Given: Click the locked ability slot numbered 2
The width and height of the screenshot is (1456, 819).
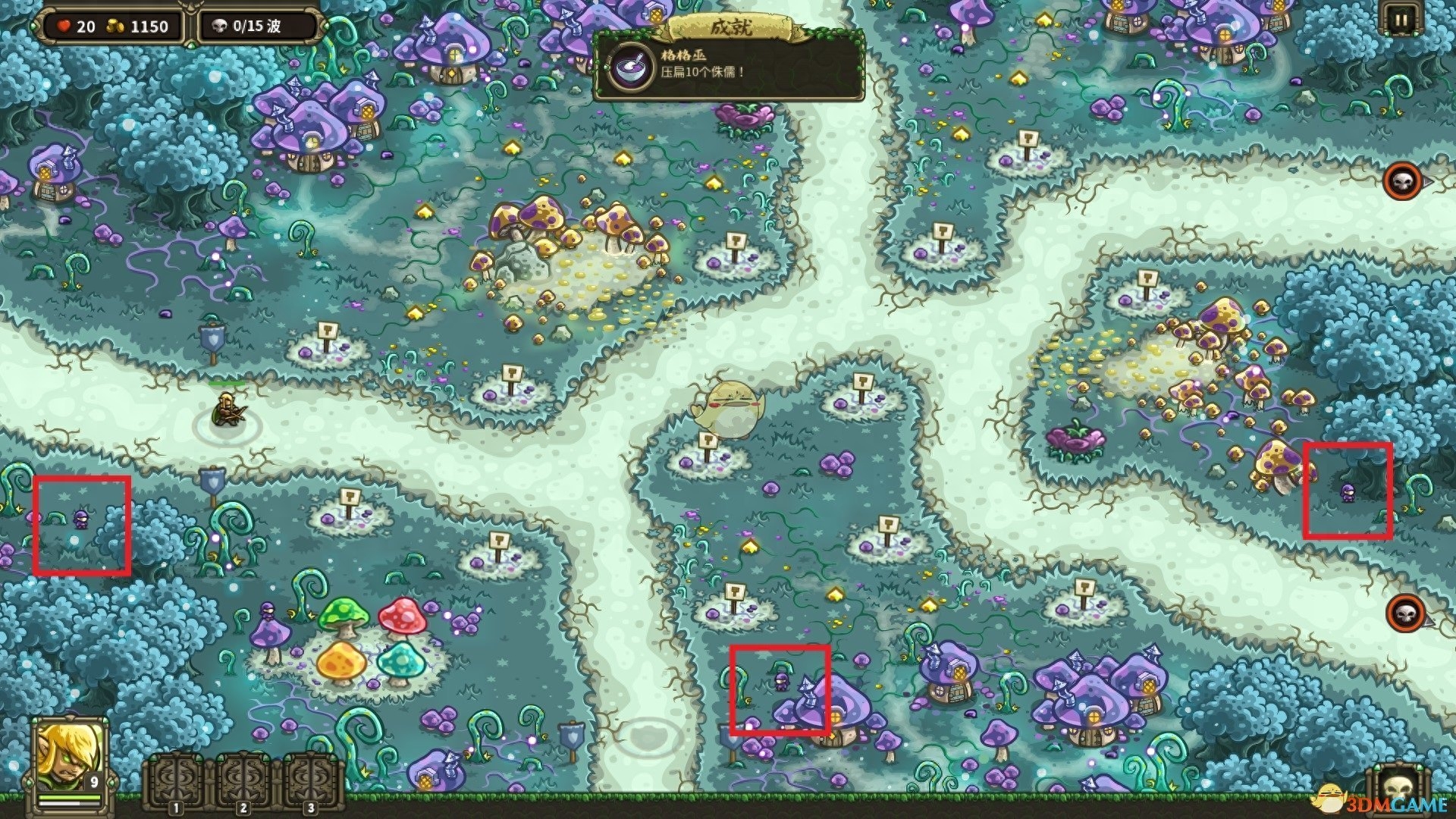Looking at the screenshot, I should [x=243, y=783].
